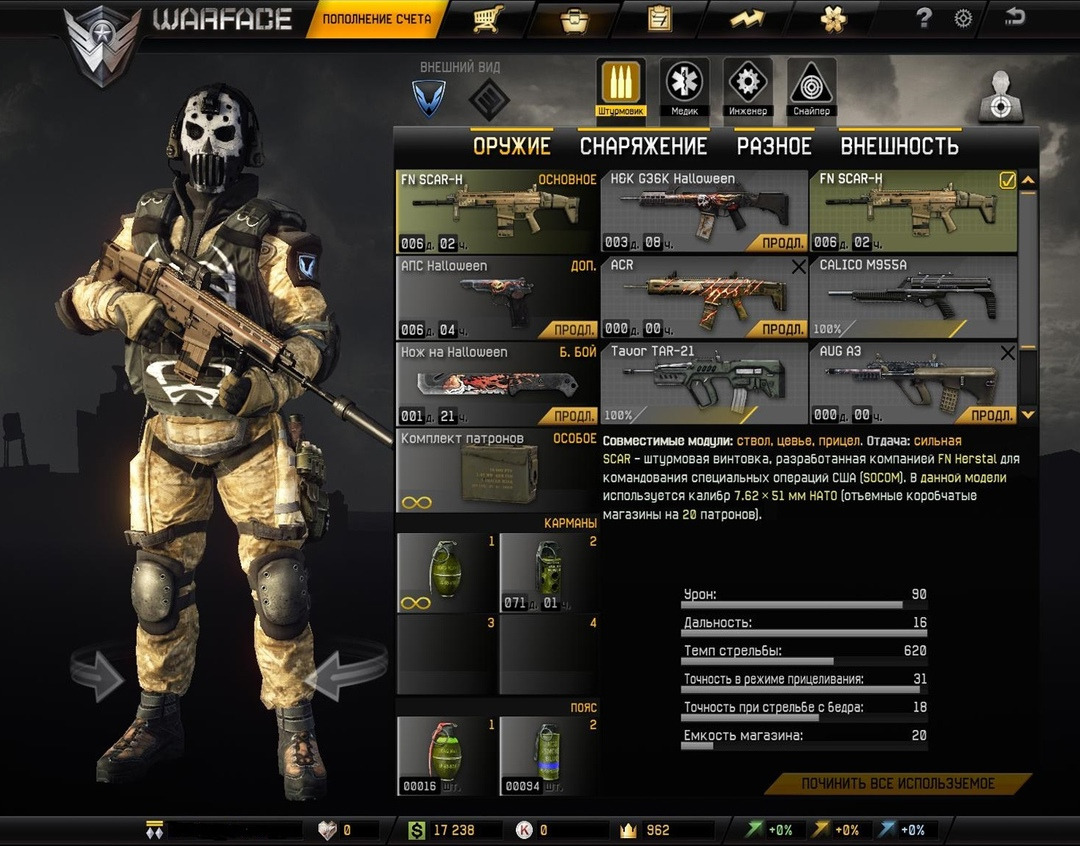The height and width of the screenshot is (846, 1080).
Task: Click the Пополнение счета button
Action: point(377,19)
